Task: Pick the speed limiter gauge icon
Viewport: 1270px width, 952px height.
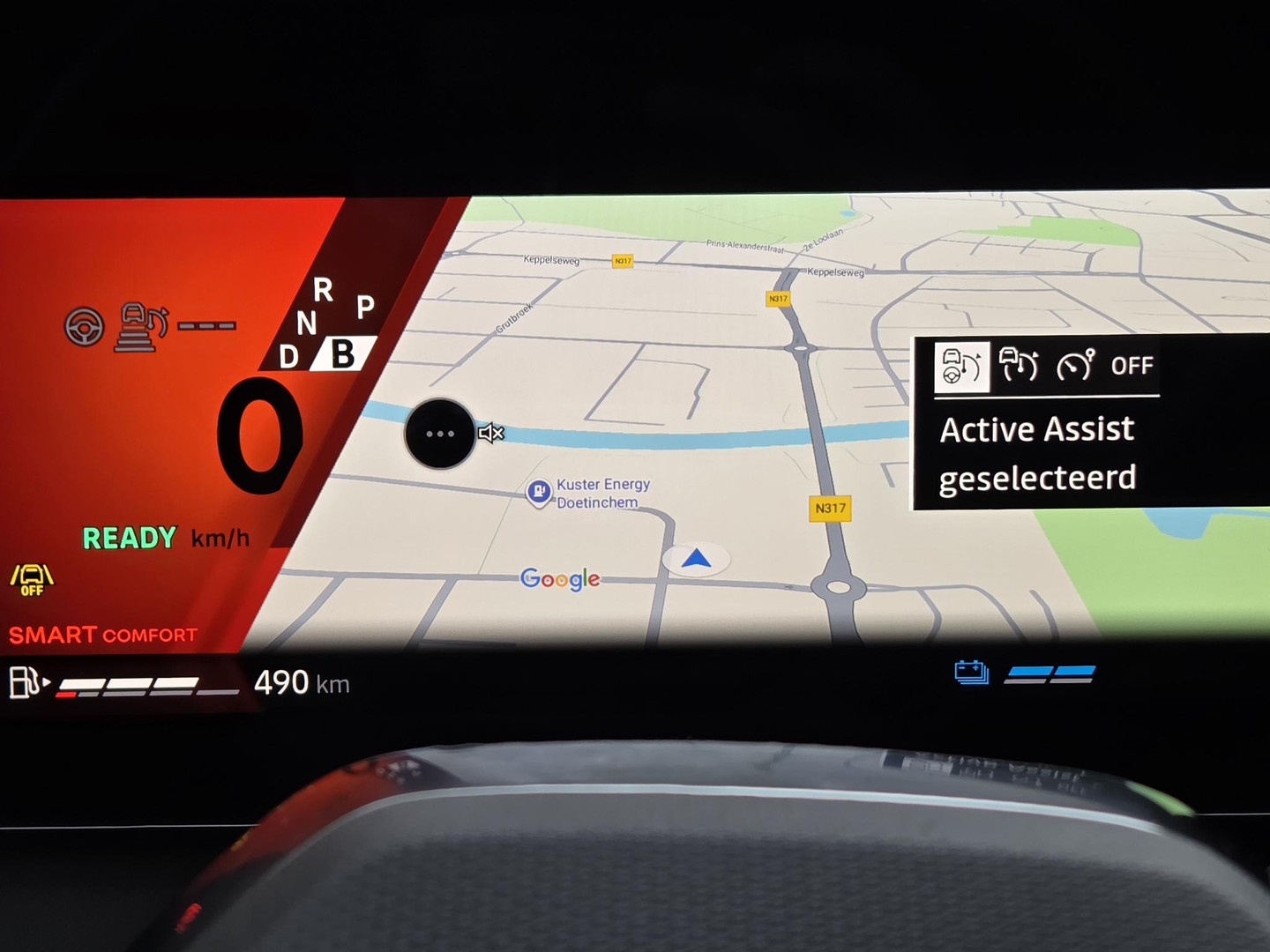Action: pos(1075,364)
